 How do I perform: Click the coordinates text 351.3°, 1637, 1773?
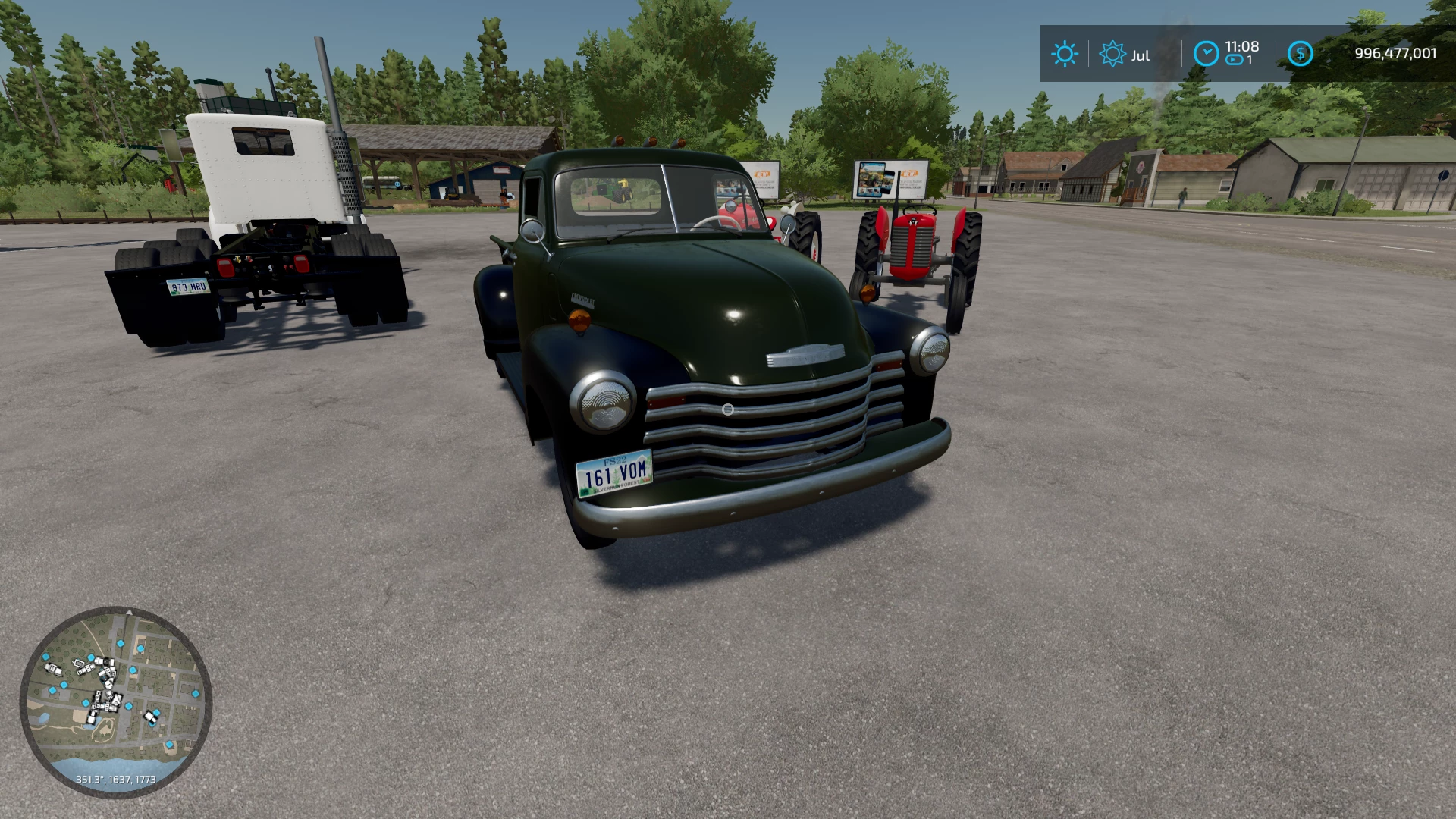(x=116, y=780)
